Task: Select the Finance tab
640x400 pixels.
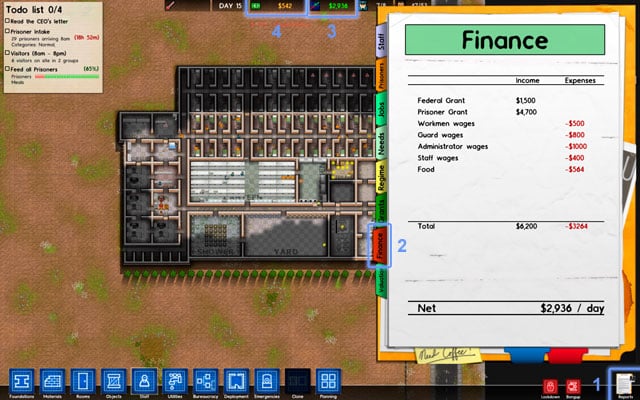Action: click(x=381, y=245)
